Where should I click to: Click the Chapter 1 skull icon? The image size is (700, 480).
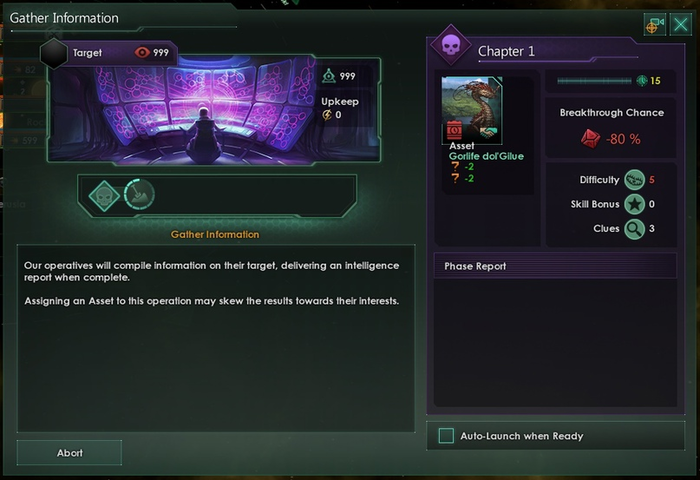click(x=450, y=47)
